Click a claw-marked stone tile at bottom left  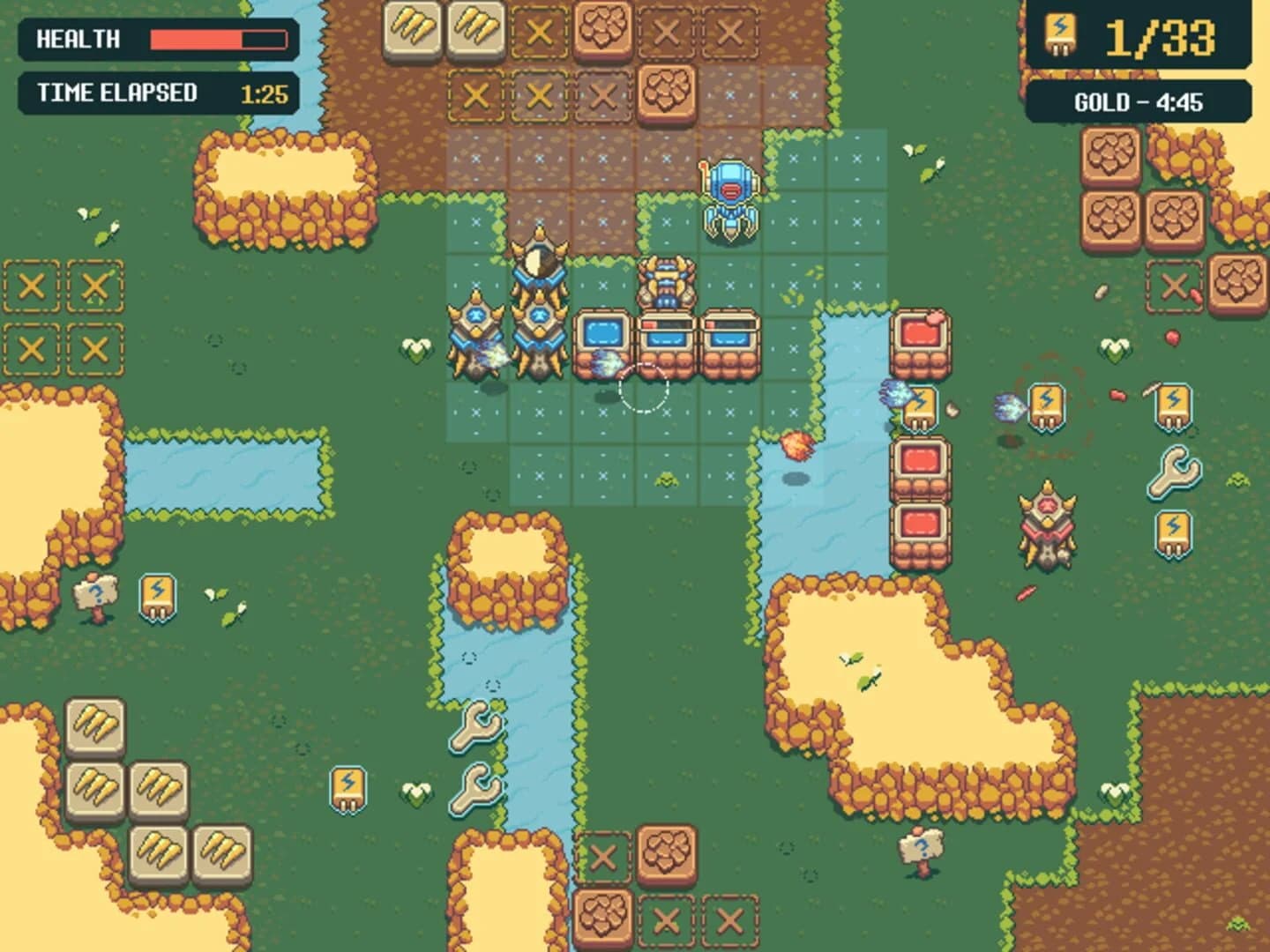tap(97, 723)
